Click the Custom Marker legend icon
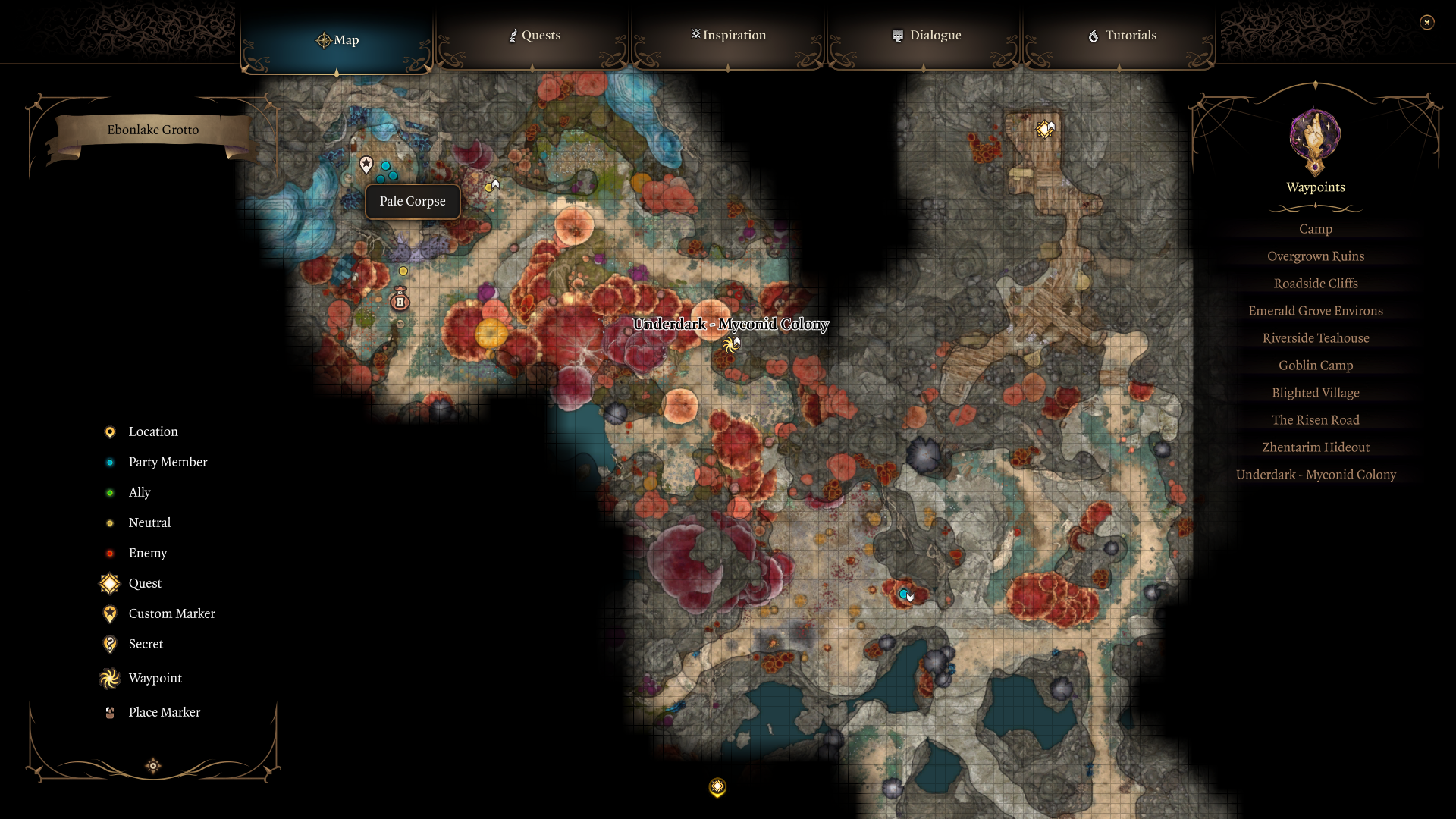The width and height of the screenshot is (1456, 819). point(109,613)
